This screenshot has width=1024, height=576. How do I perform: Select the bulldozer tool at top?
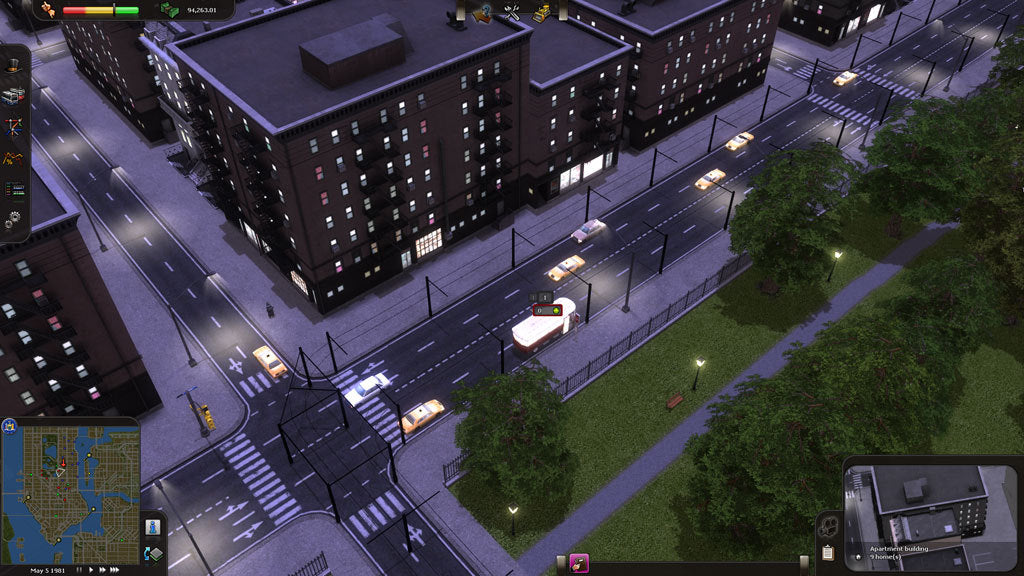click(x=541, y=13)
